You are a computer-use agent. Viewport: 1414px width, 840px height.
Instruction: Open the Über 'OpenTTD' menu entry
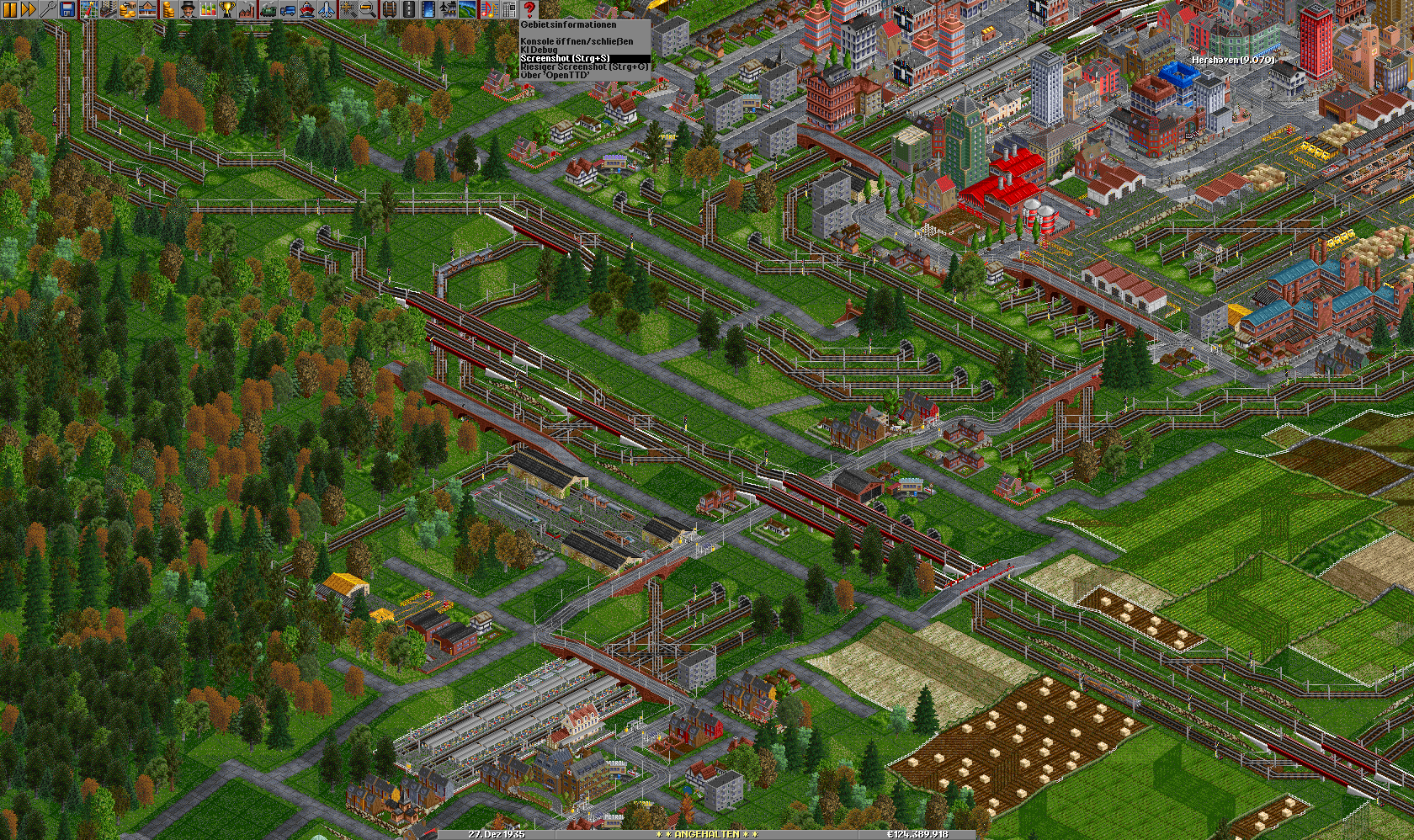pos(555,75)
